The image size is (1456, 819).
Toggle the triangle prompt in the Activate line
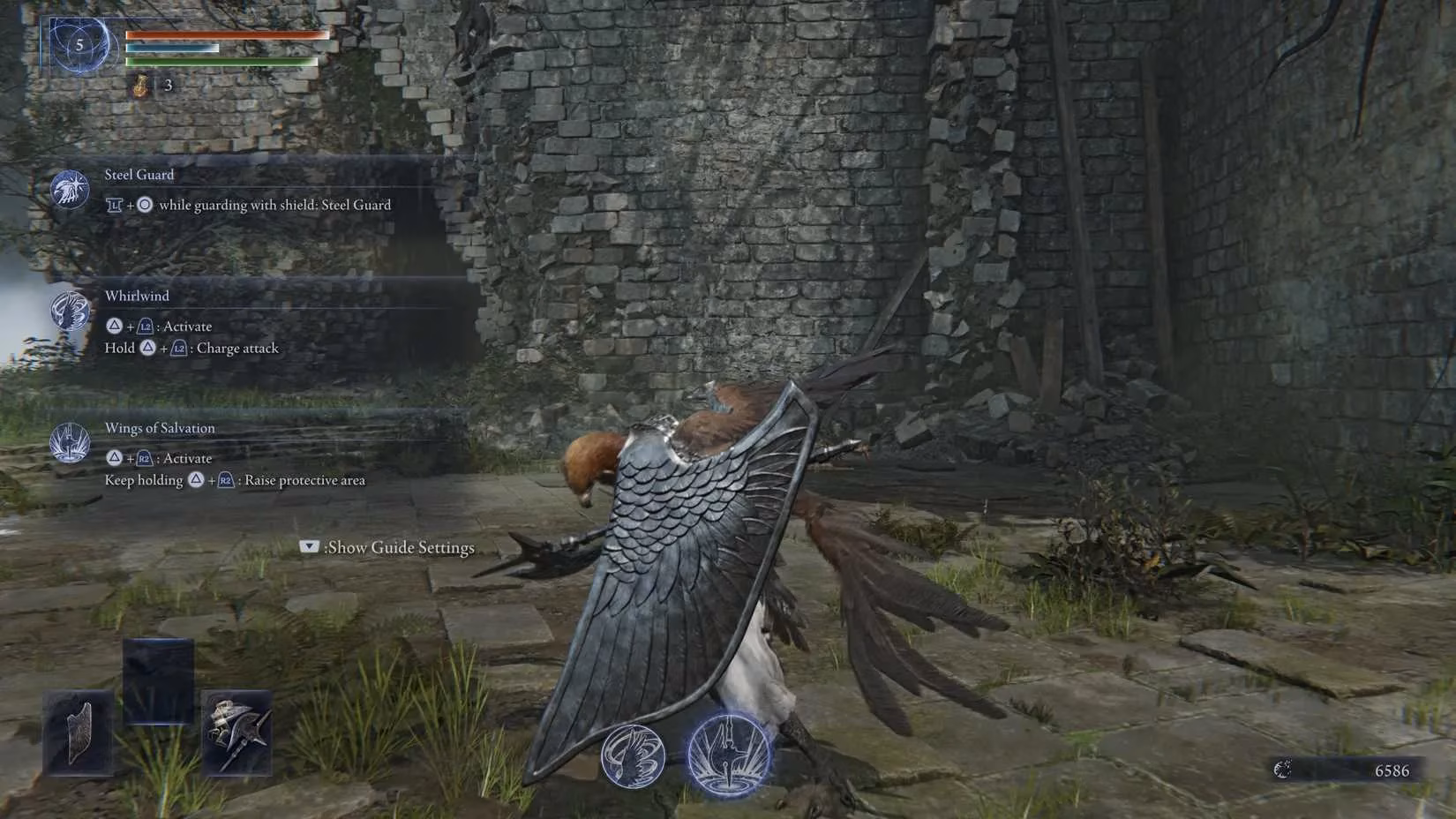click(x=114, y=326)
